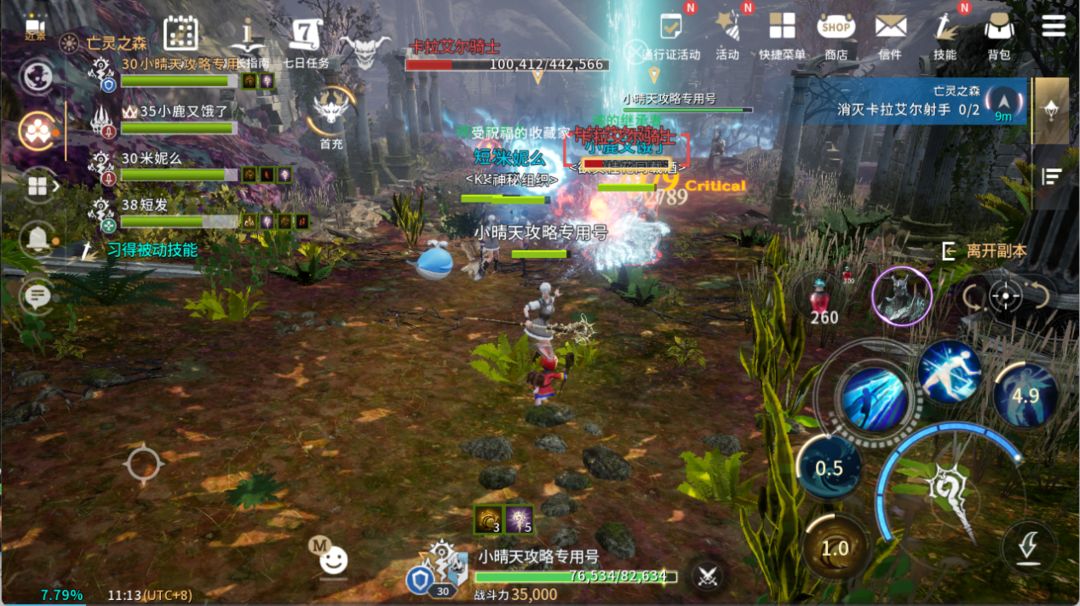Open the 信件 mail inbox
The image size is (1080, 606).
[x=890, y=34]
